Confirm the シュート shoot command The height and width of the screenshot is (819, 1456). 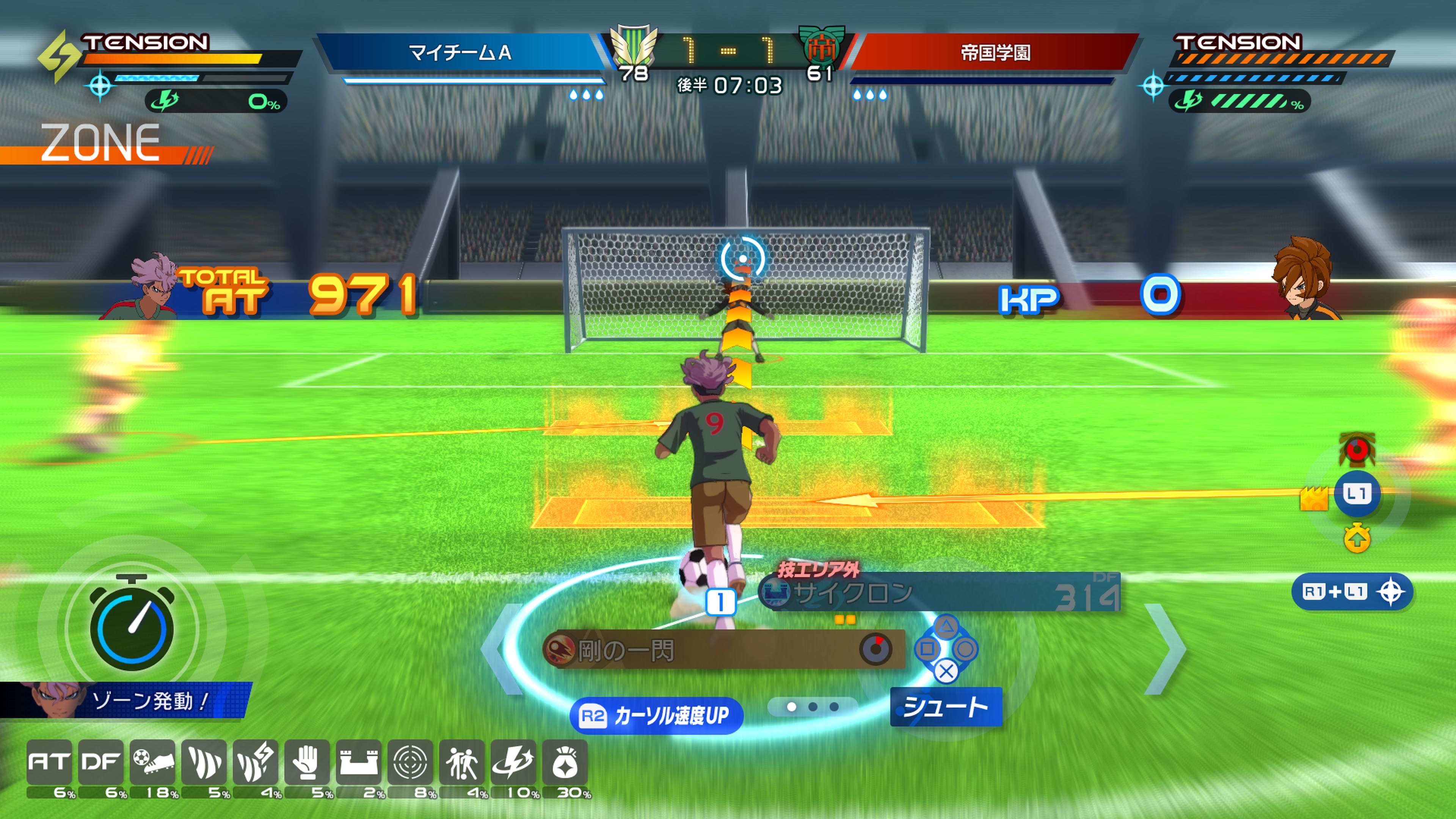tap(946, 707)
